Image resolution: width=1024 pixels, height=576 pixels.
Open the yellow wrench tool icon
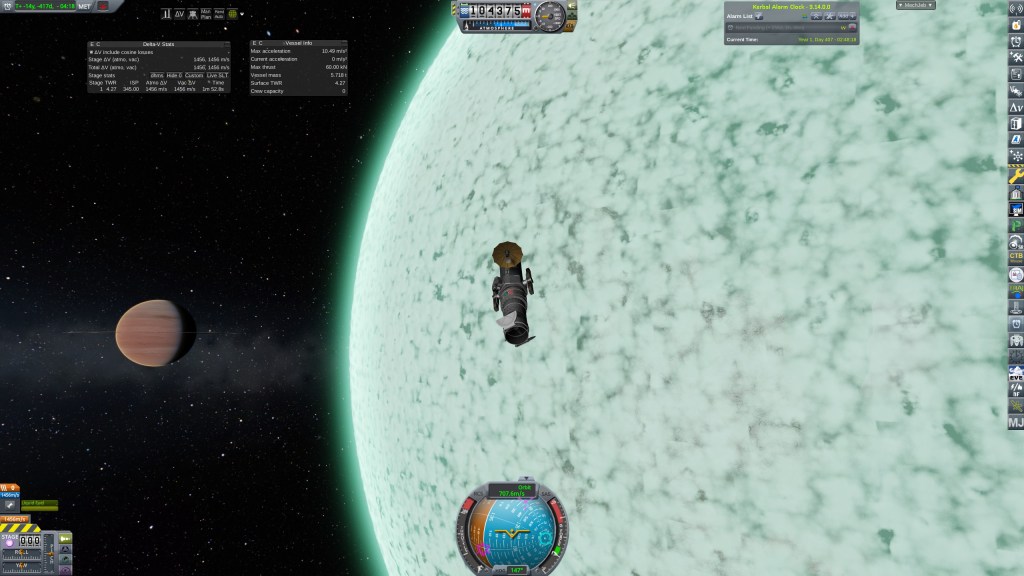1016,175
